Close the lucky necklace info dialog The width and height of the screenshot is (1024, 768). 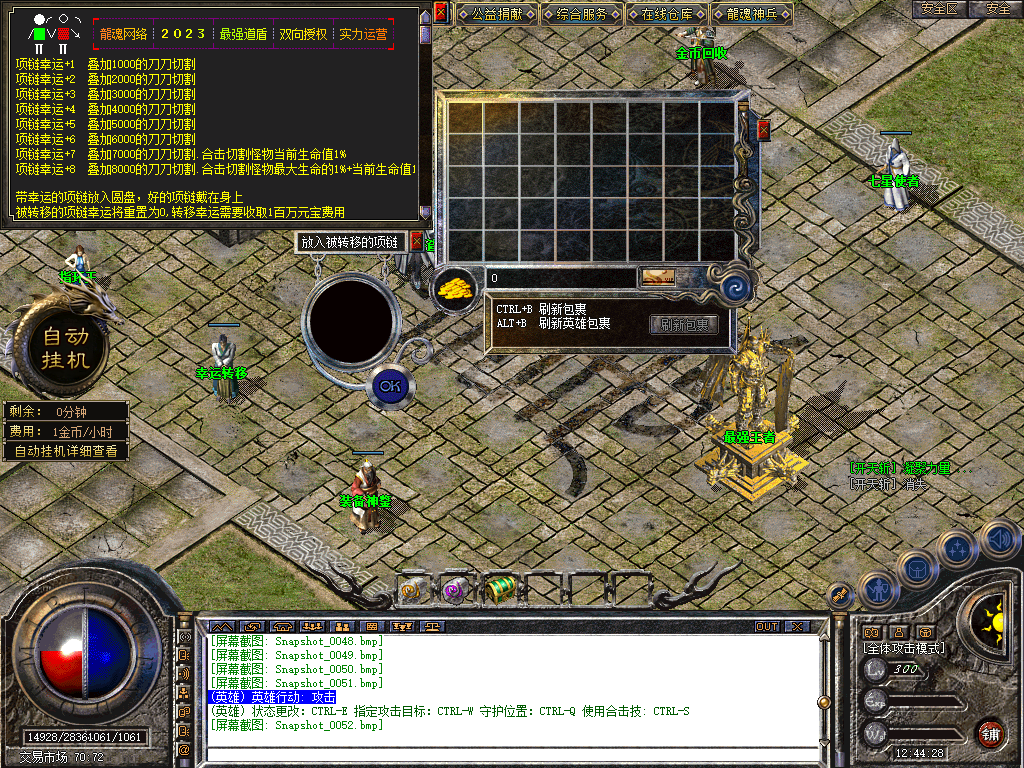pos(440,13)
